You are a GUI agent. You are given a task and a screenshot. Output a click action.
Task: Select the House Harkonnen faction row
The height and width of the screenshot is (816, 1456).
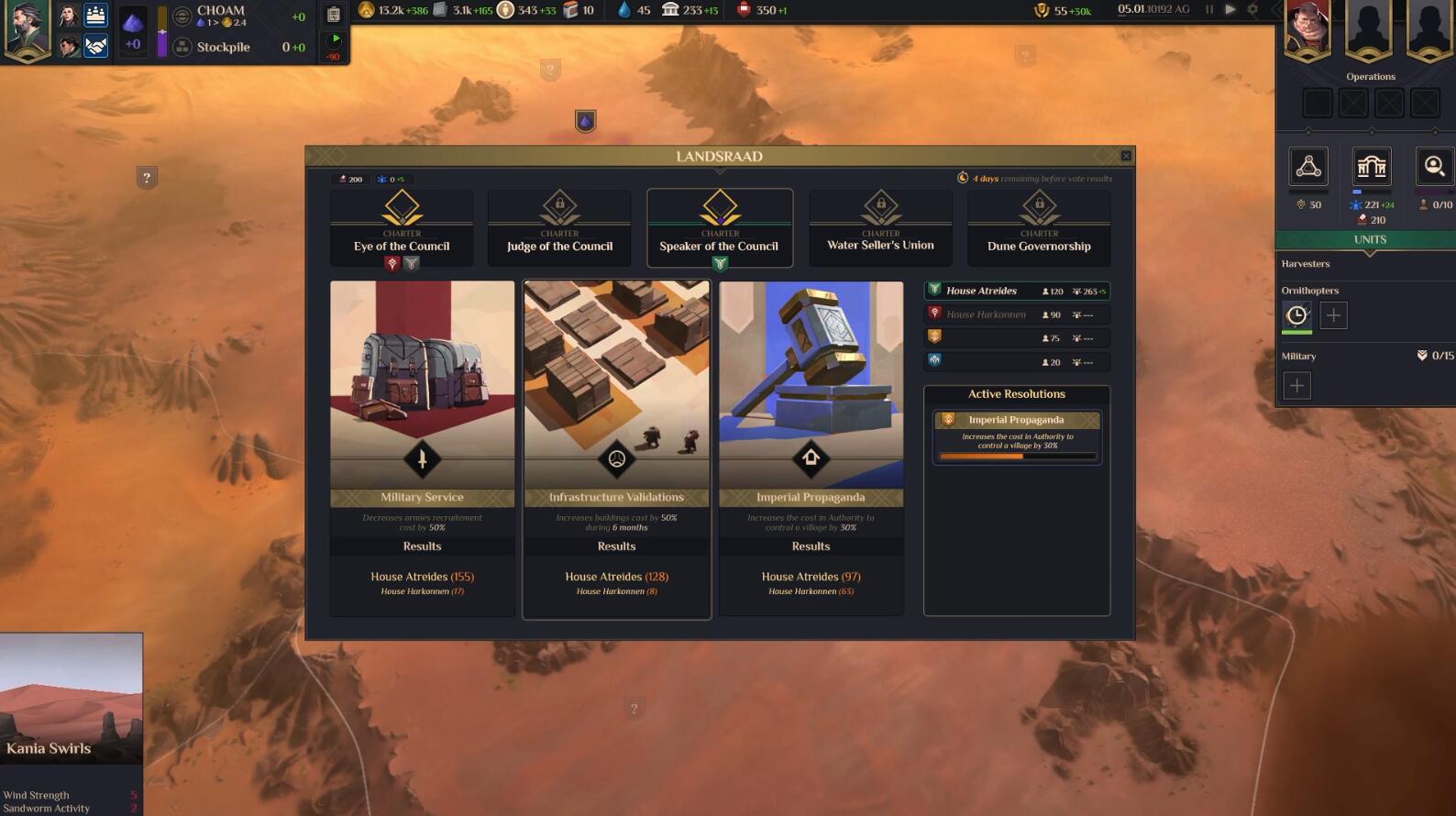tap(1016, 314)
